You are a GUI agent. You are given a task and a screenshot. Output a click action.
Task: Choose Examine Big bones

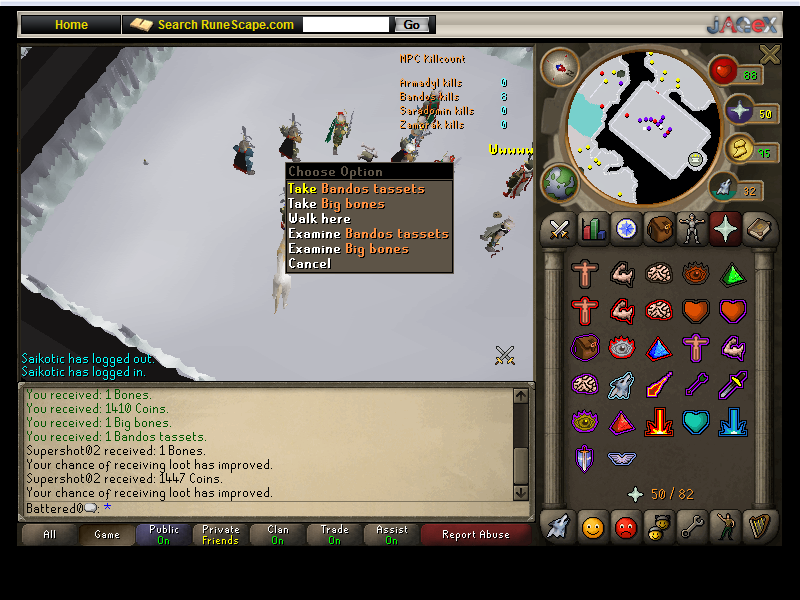pos(348,249)
